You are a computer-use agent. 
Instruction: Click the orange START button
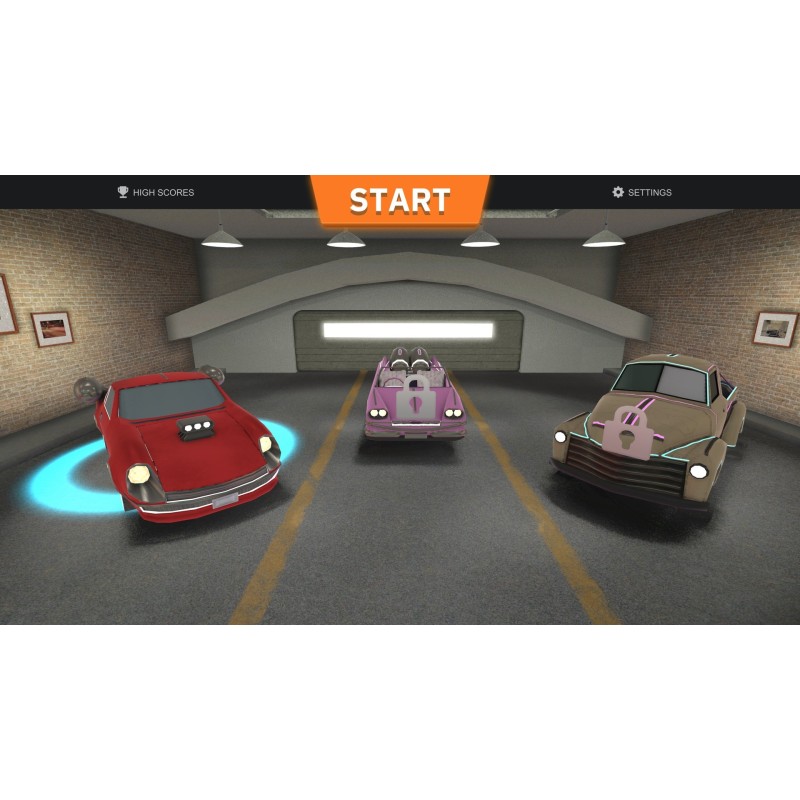(x=399, y=200)
